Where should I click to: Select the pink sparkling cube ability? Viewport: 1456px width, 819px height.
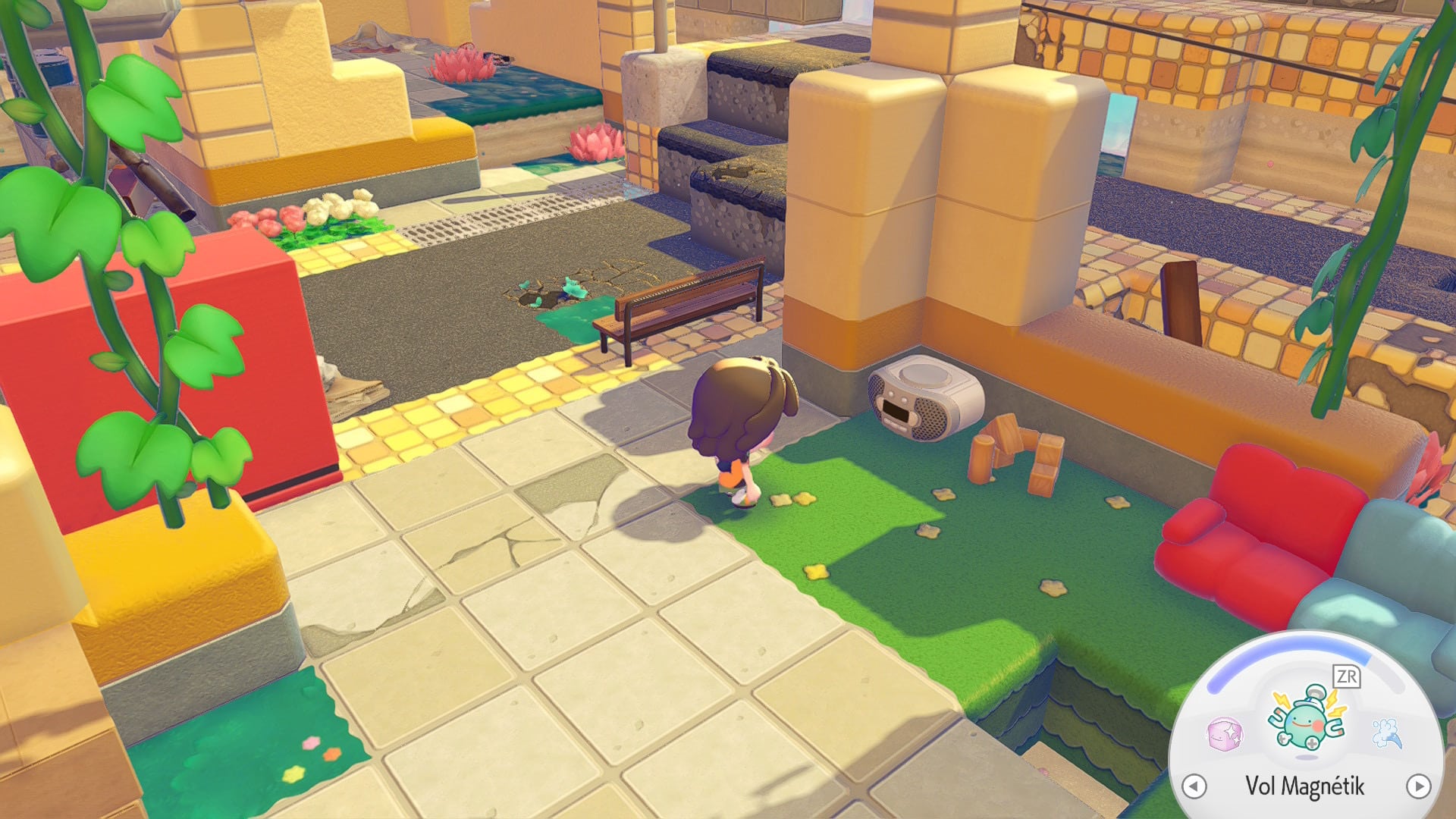pyautogui.click(x=1225, y=734)
